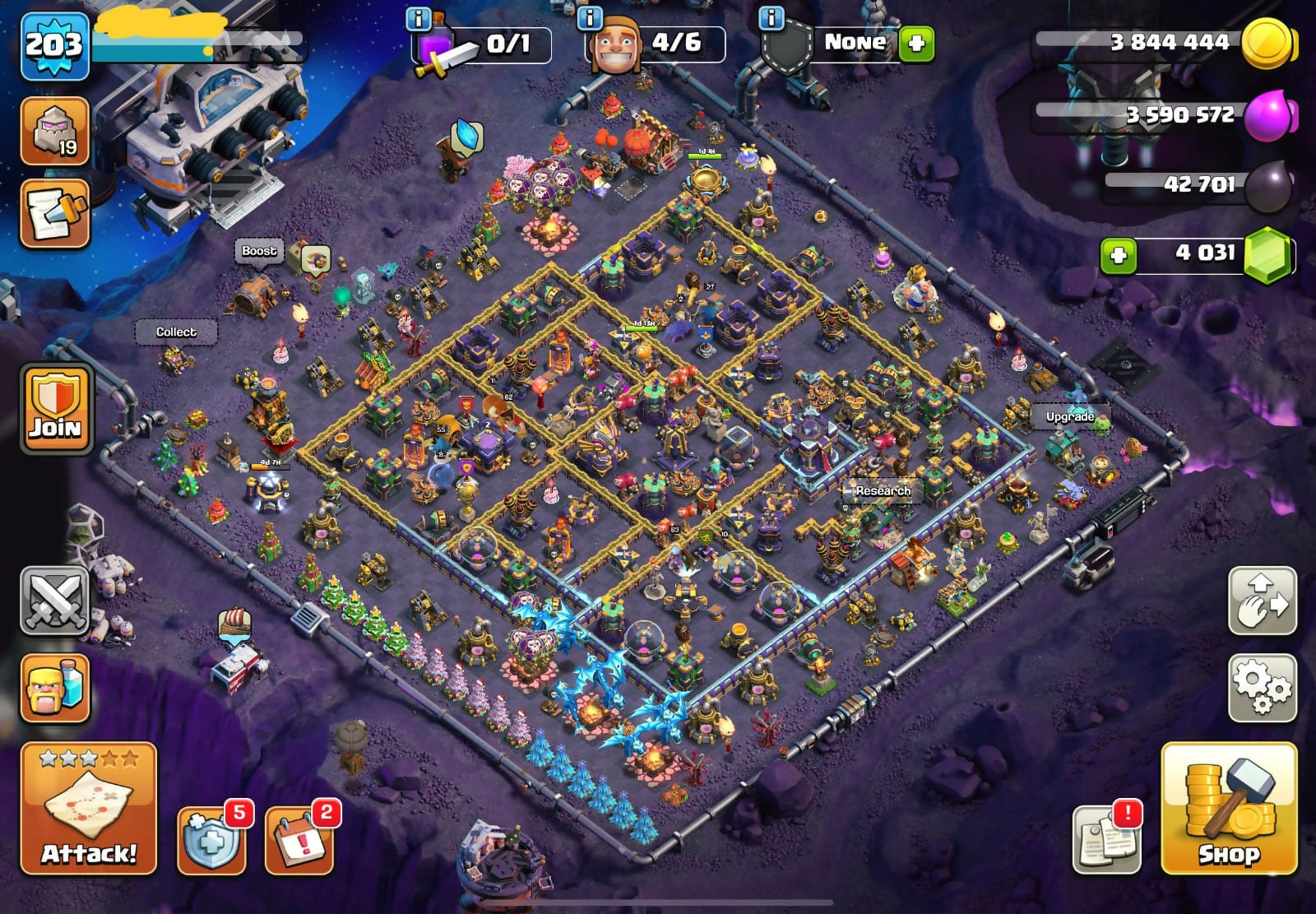The height and width of the screenshot is (914, 1316).
Task: Open the settings gears button
Action: [x=1262, y=687]
